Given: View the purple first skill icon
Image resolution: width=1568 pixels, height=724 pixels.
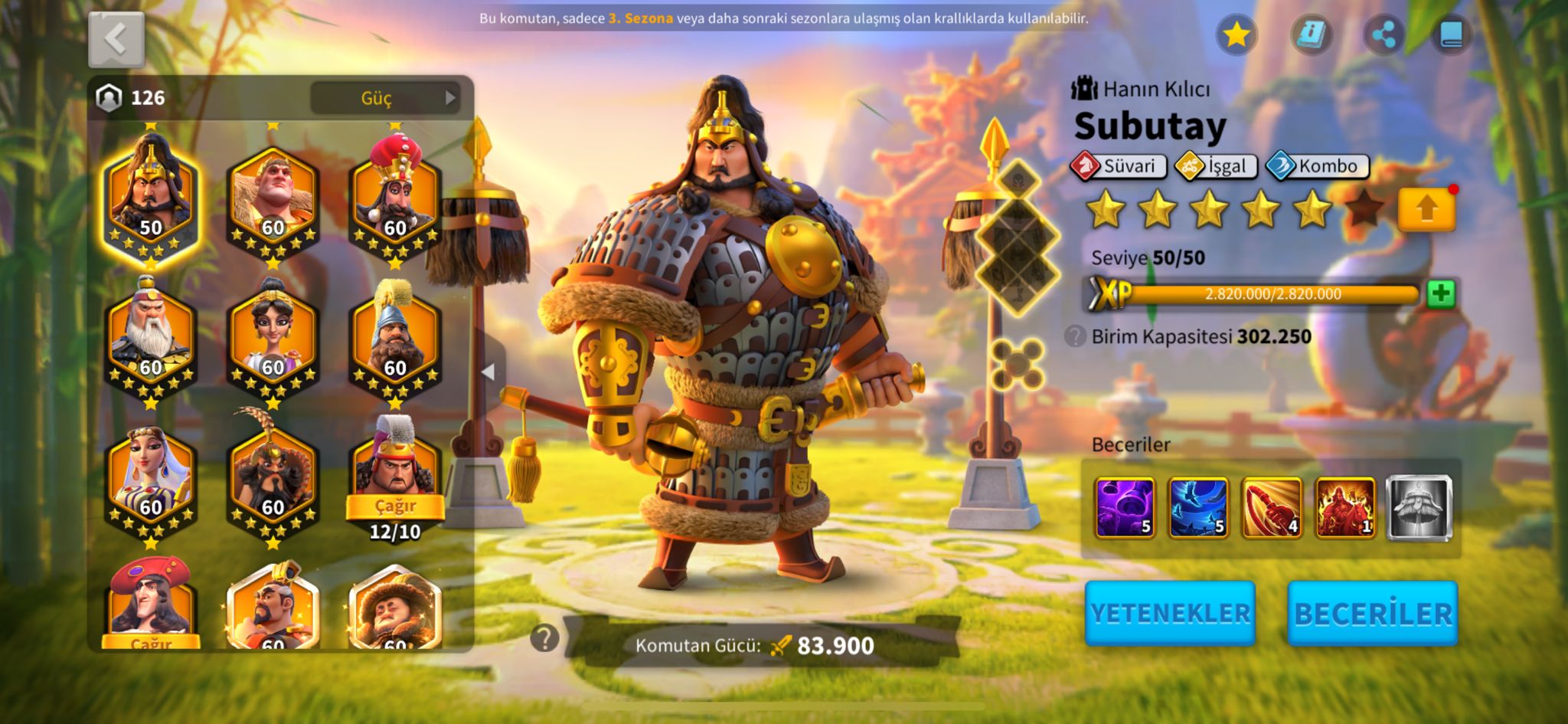Looking at the screenshot, I should [x=1125, y=507].
